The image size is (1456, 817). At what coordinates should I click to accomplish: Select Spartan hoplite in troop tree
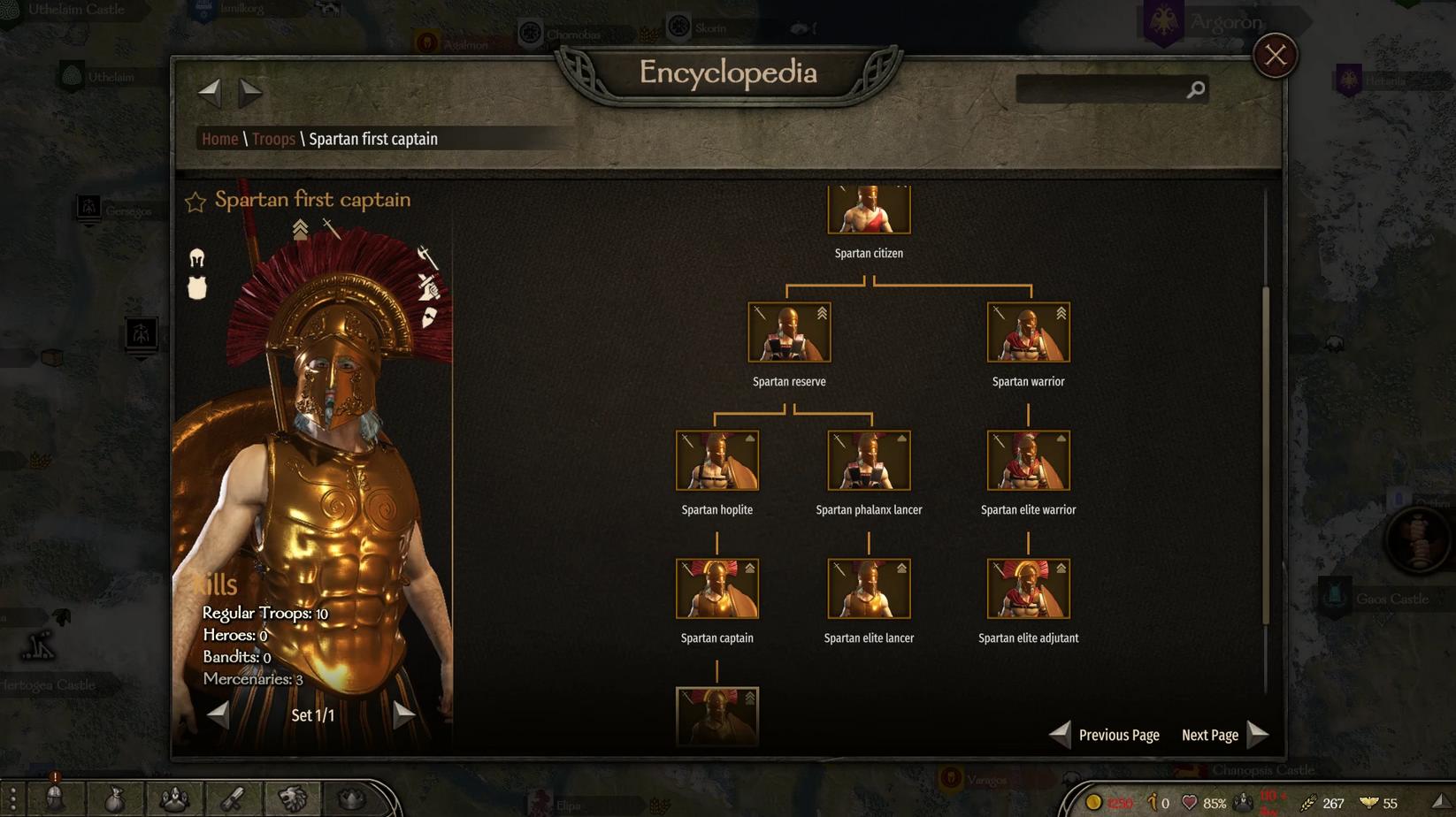click(x=717, y=461)
